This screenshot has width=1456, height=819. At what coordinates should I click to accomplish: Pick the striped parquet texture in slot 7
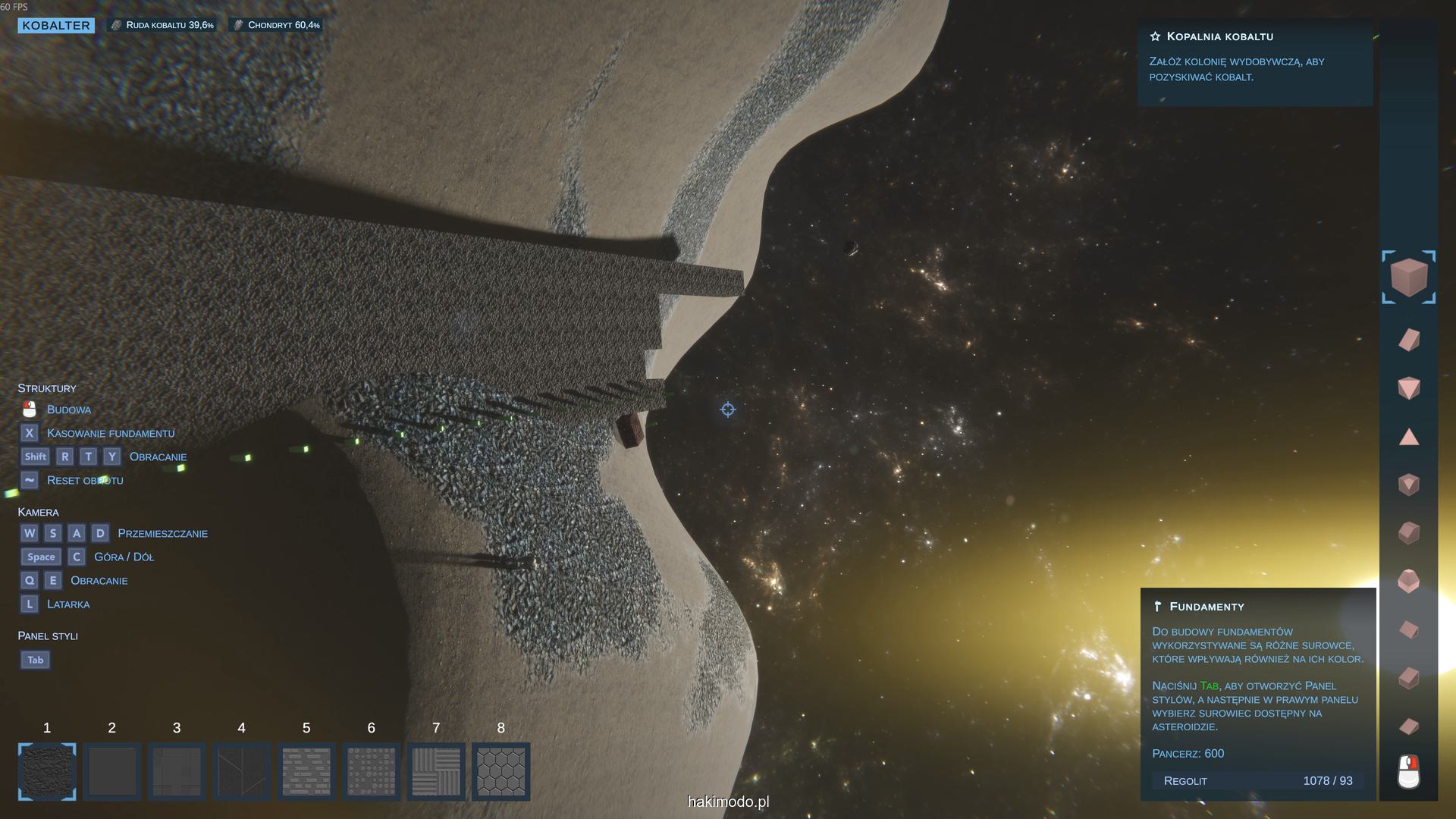pos(436,771)
